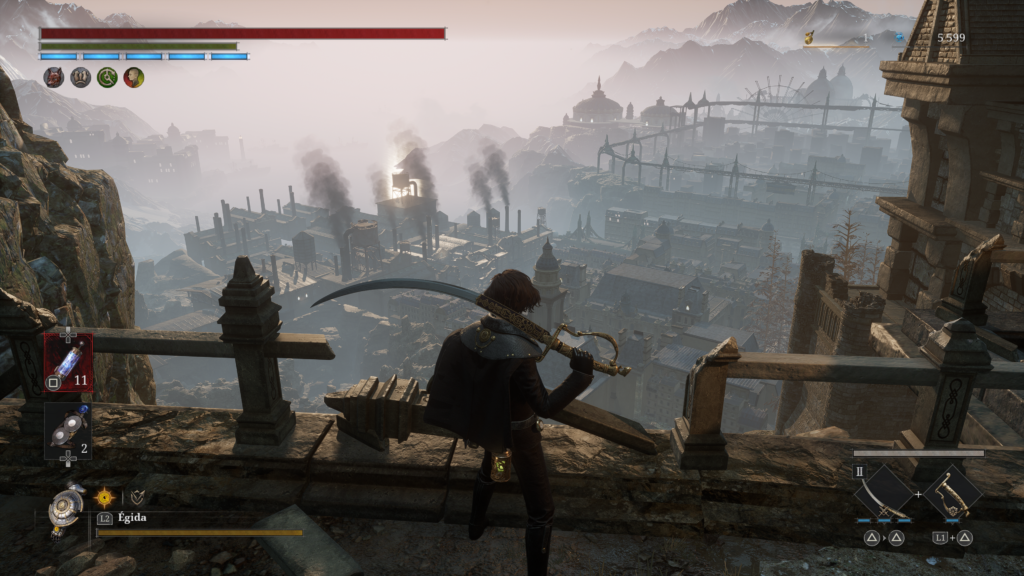
Task: Click the grey armor status icon
Action: point(80,77)
